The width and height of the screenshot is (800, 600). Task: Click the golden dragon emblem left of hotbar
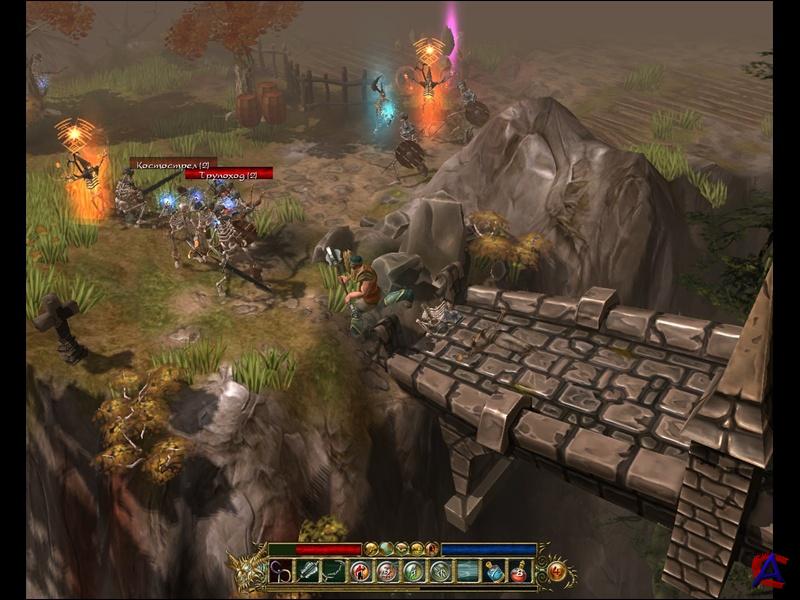(x=248, y=572)
